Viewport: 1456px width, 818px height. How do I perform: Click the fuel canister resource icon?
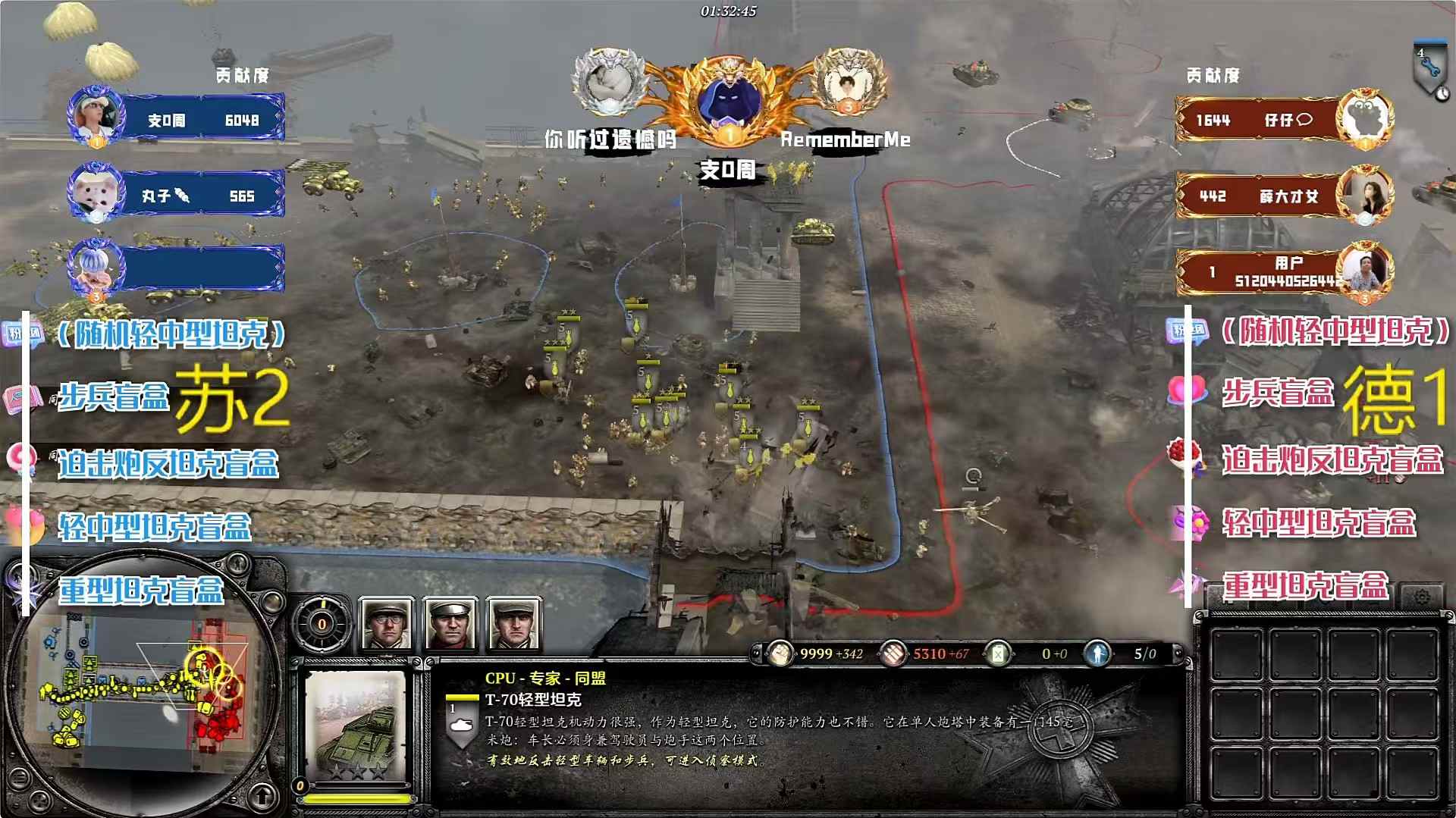tap(998, 653)
